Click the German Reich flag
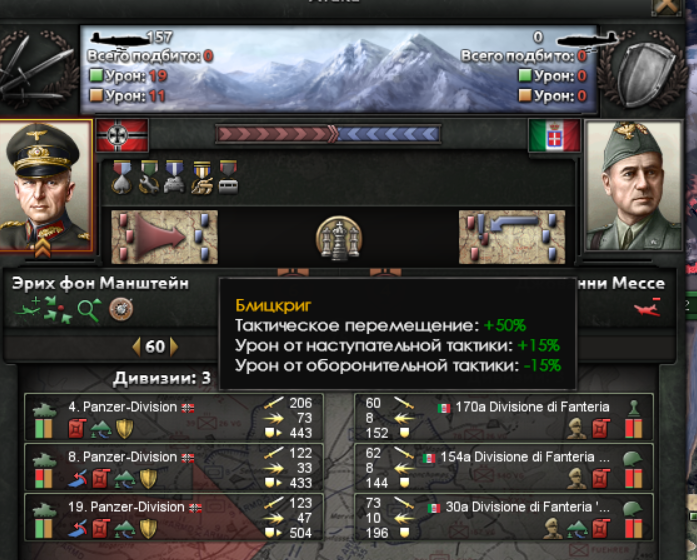This screenshot has height=560, width=697. click(x=122, y=134)
